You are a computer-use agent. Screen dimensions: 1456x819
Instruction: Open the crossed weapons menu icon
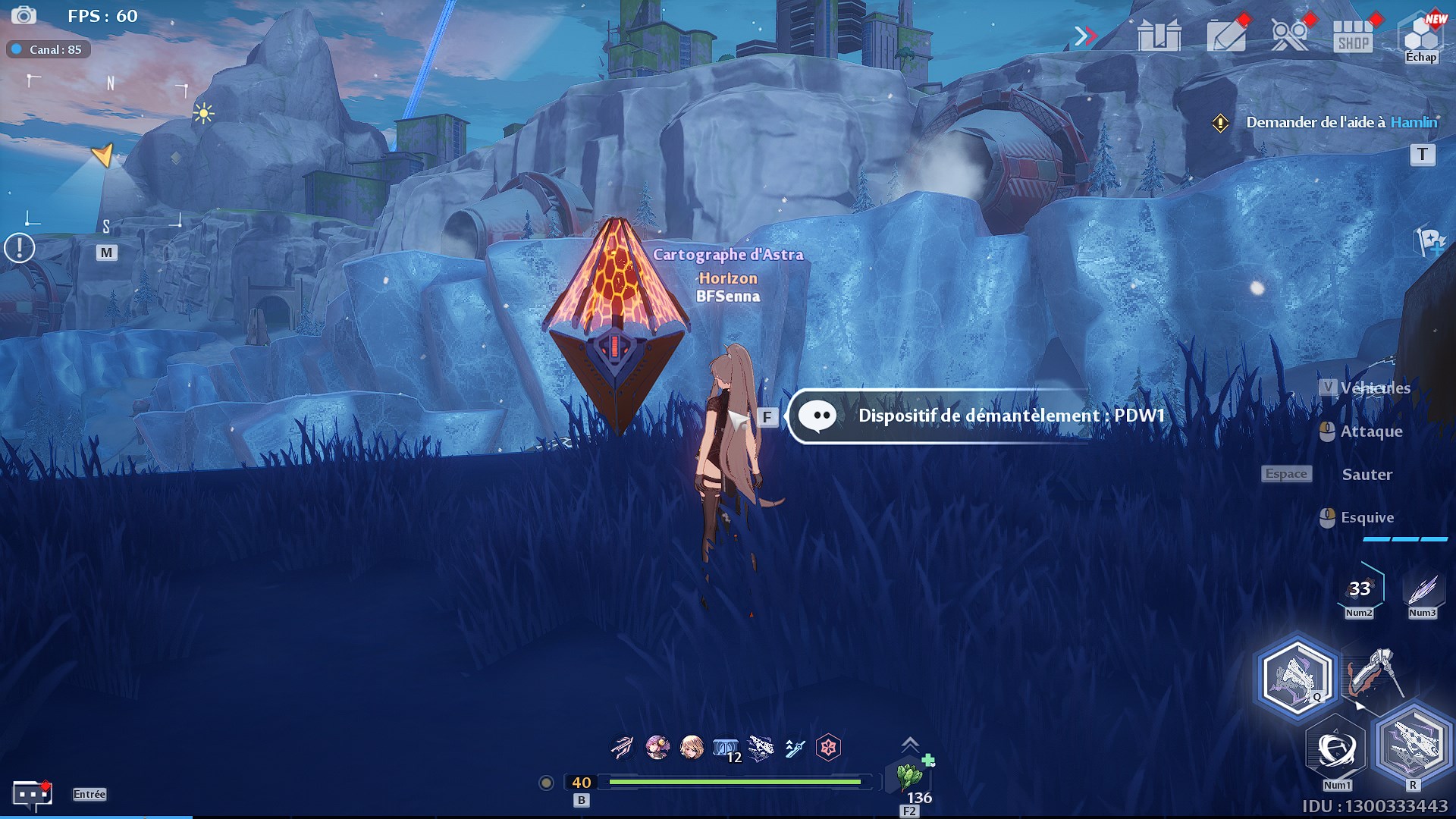[1290, 36]
